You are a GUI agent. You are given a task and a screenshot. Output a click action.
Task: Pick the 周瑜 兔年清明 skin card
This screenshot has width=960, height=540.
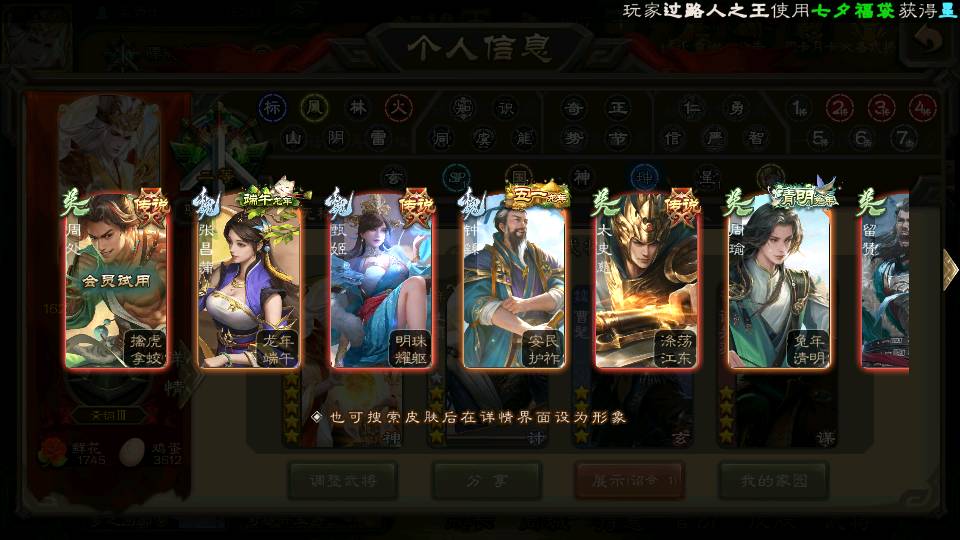[779, 282]
